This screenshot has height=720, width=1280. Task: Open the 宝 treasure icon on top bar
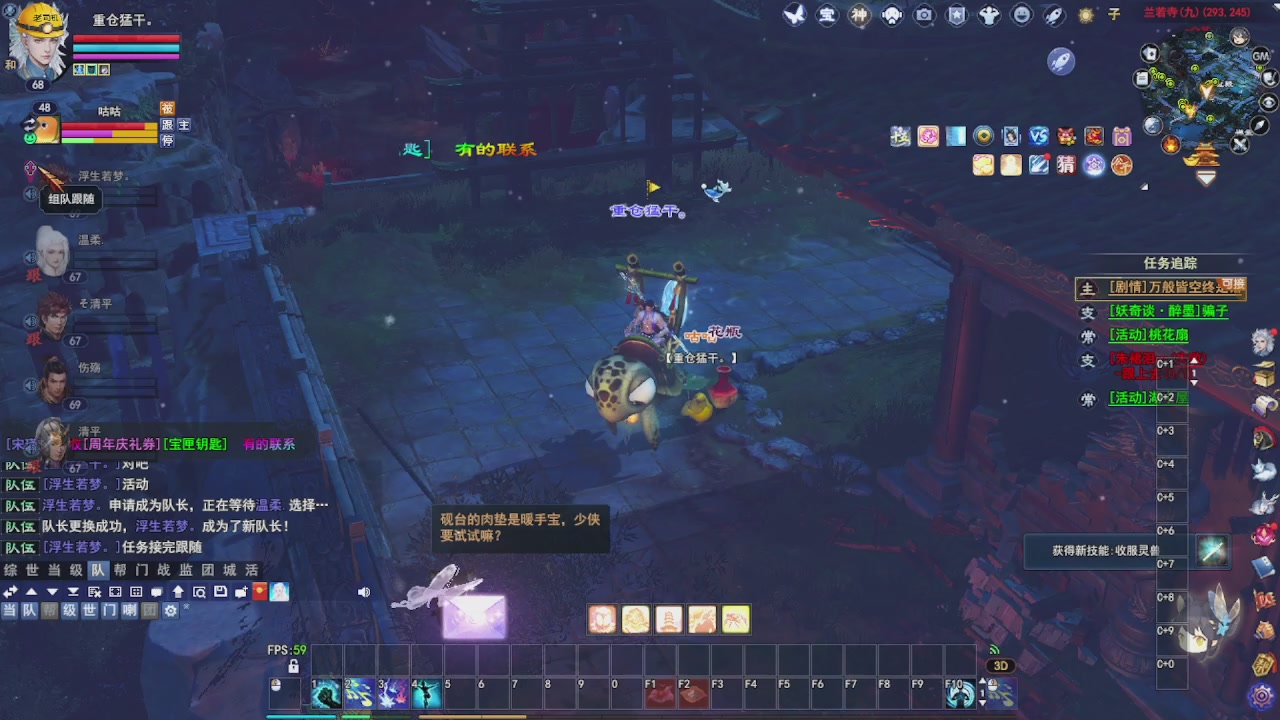point(829,14)
